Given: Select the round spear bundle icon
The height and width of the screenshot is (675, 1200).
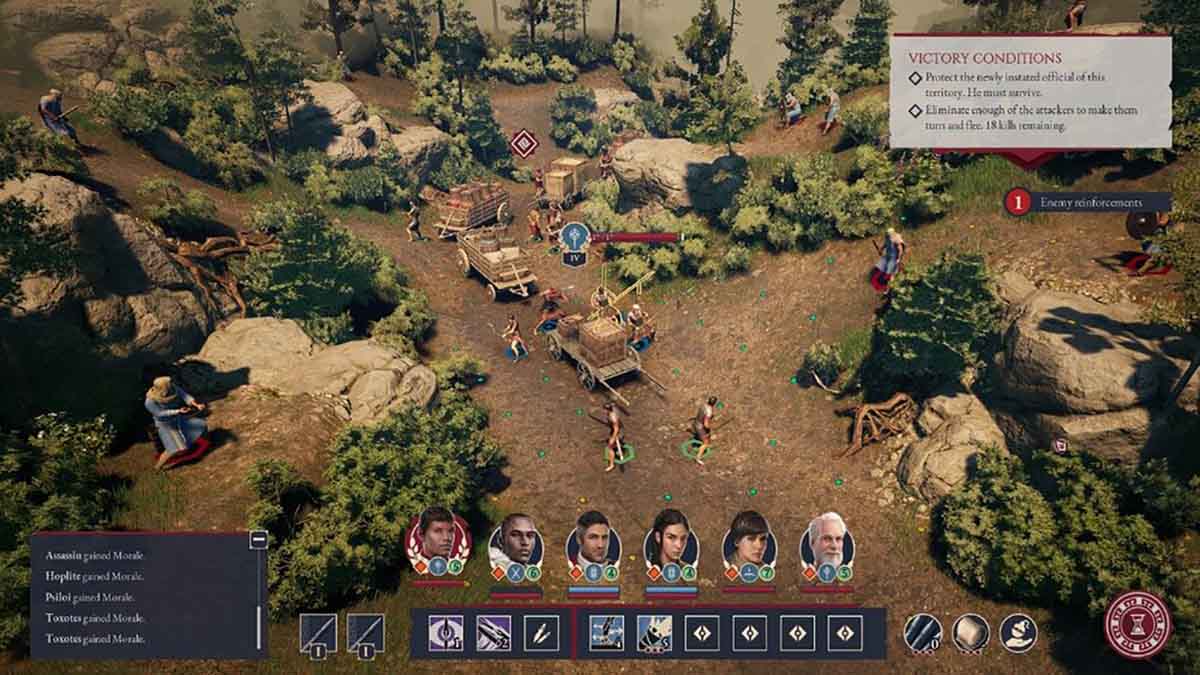Looking at the screenshot, I should tap(922, 633).
